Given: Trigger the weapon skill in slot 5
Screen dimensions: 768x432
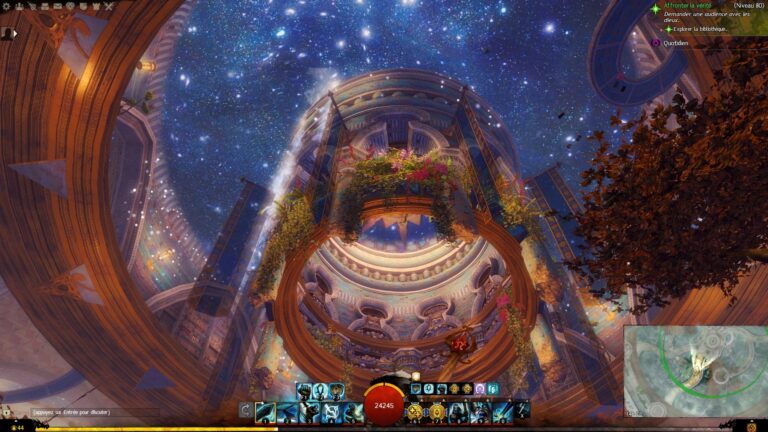Looking at the screenshot, I should (x=353, y=411).
